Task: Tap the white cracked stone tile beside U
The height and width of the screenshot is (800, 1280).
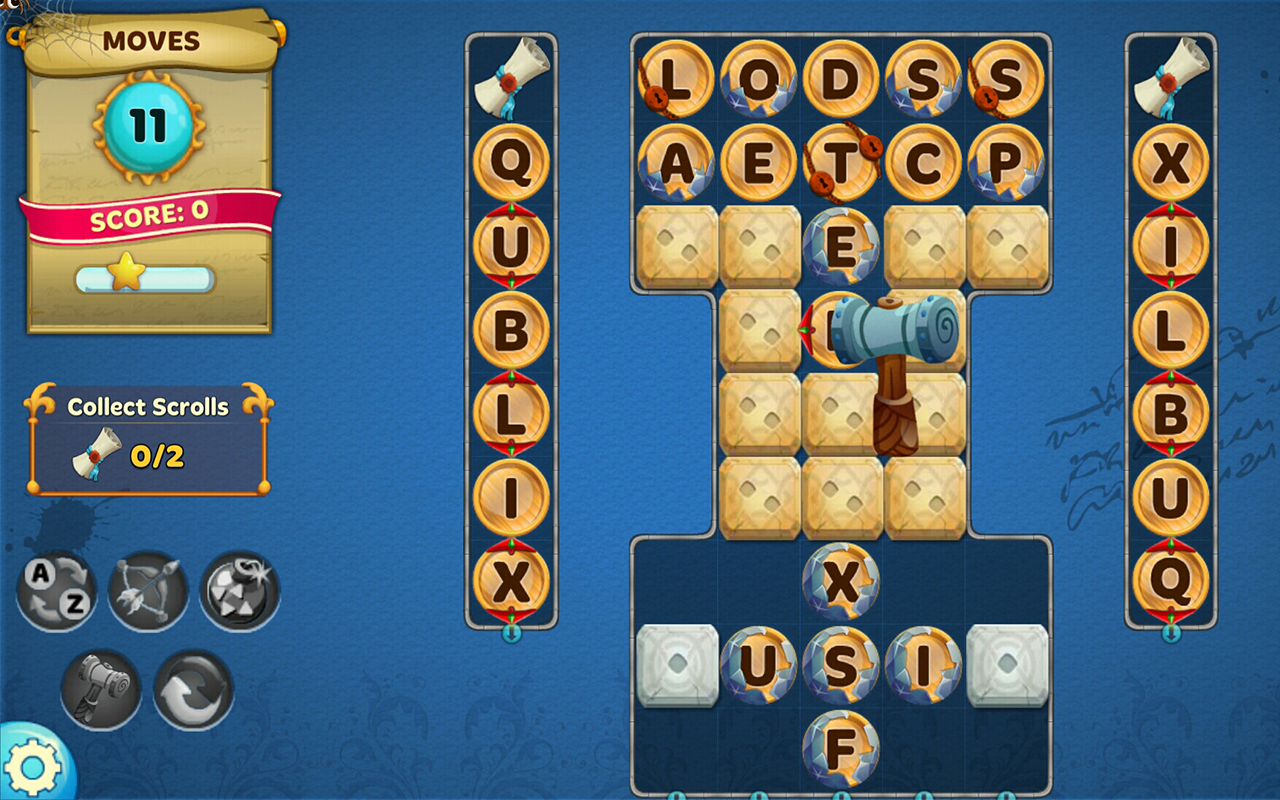Action: [x=675, y=665]
